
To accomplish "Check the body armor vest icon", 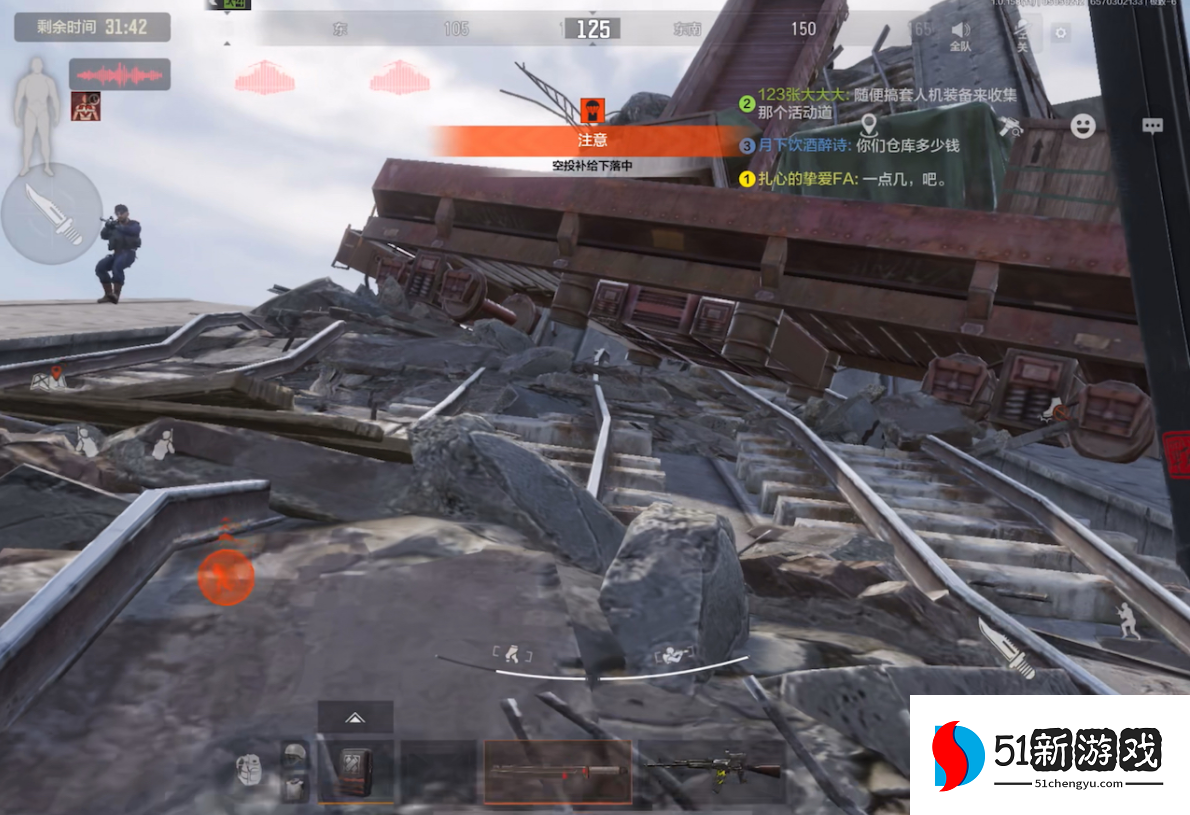I will click(294, 787).
